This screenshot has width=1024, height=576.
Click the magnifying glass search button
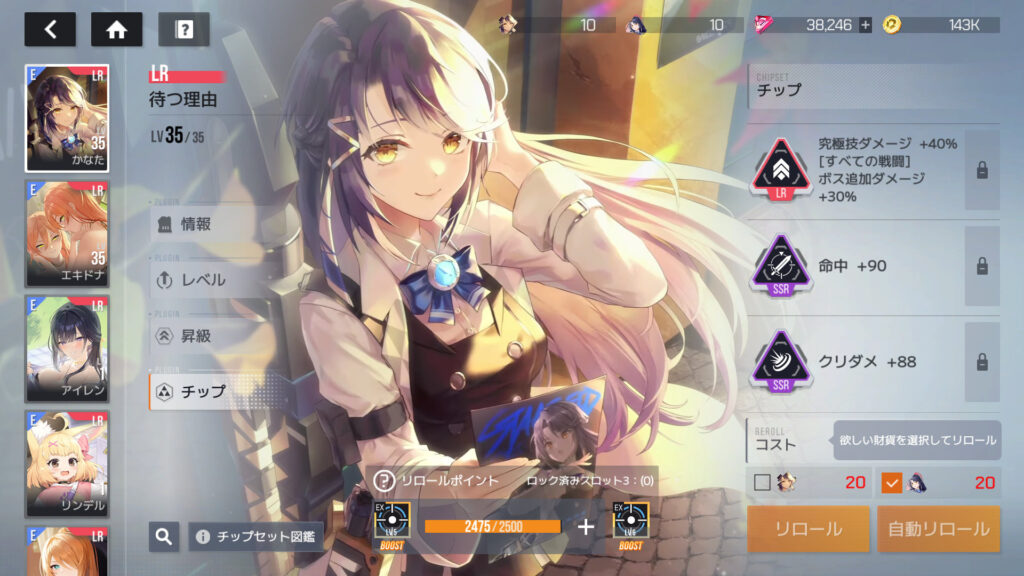coord(164,537)
